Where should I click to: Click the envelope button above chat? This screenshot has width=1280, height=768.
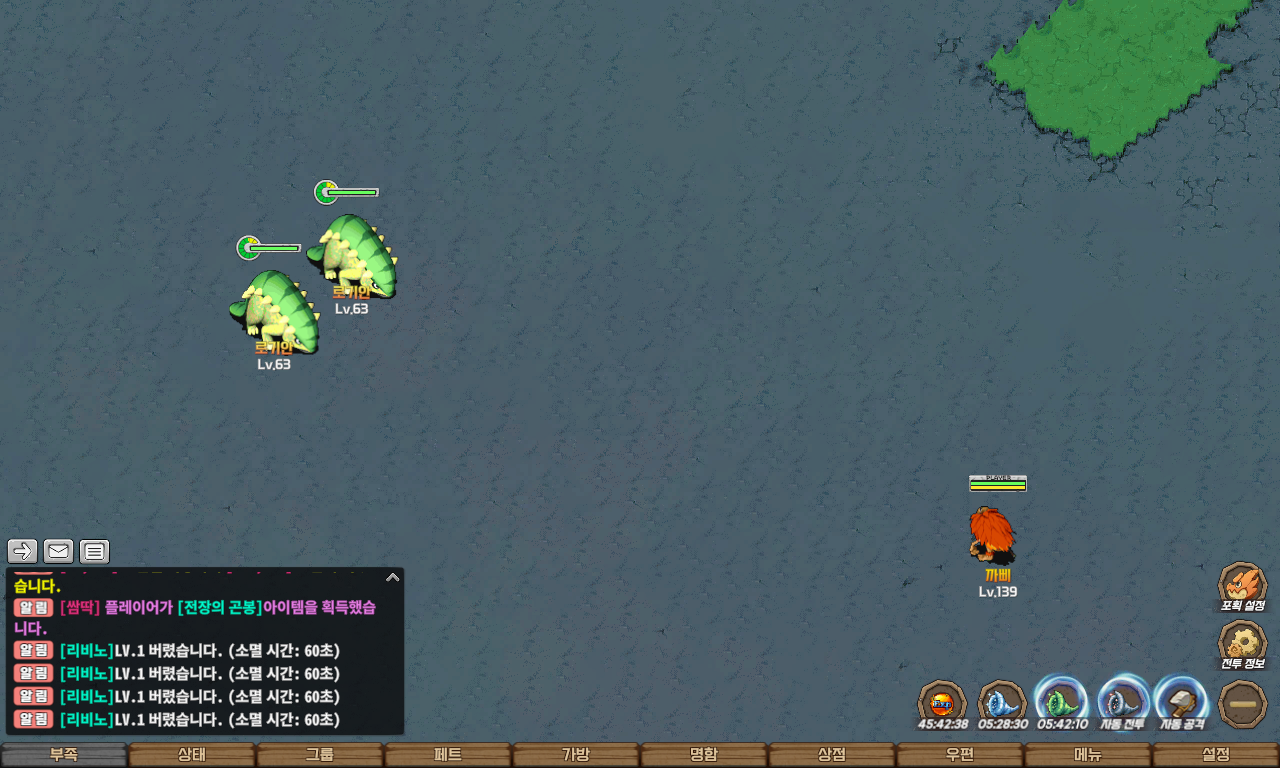pos(59,551)
